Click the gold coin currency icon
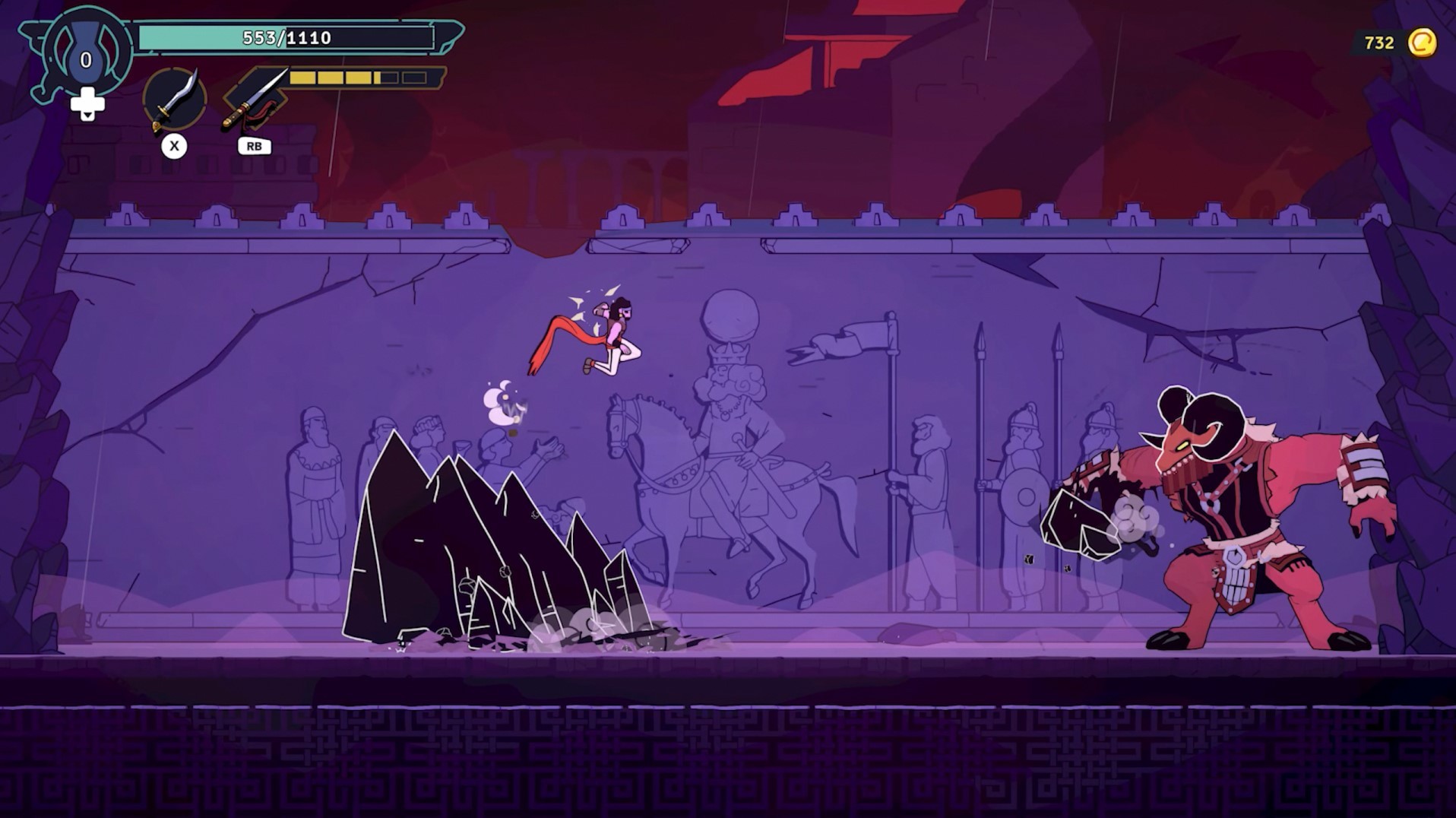This screenshot has width=1456, height=818. [1422, 43]
